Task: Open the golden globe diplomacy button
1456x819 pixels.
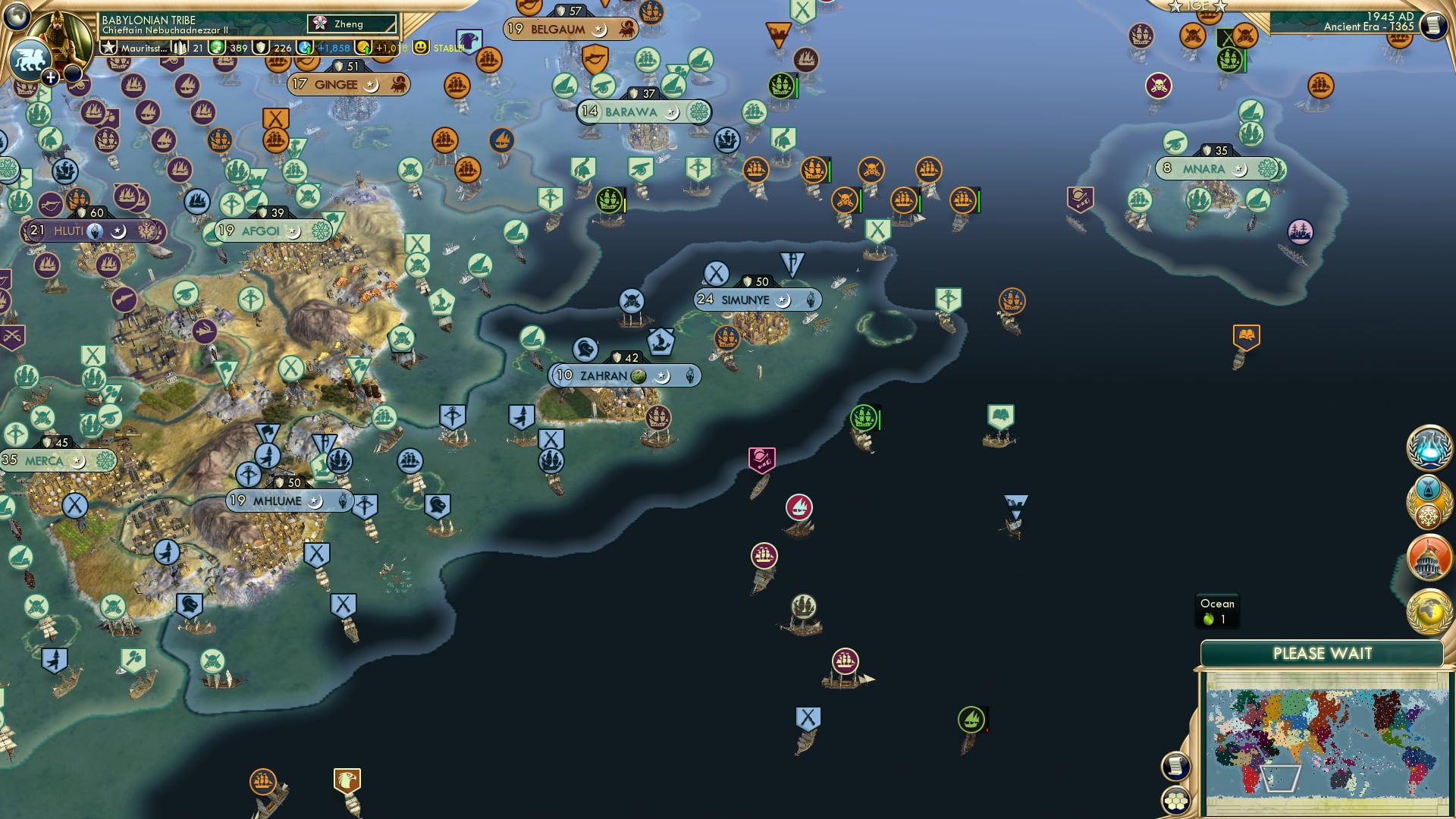Action: [1429, 611]
